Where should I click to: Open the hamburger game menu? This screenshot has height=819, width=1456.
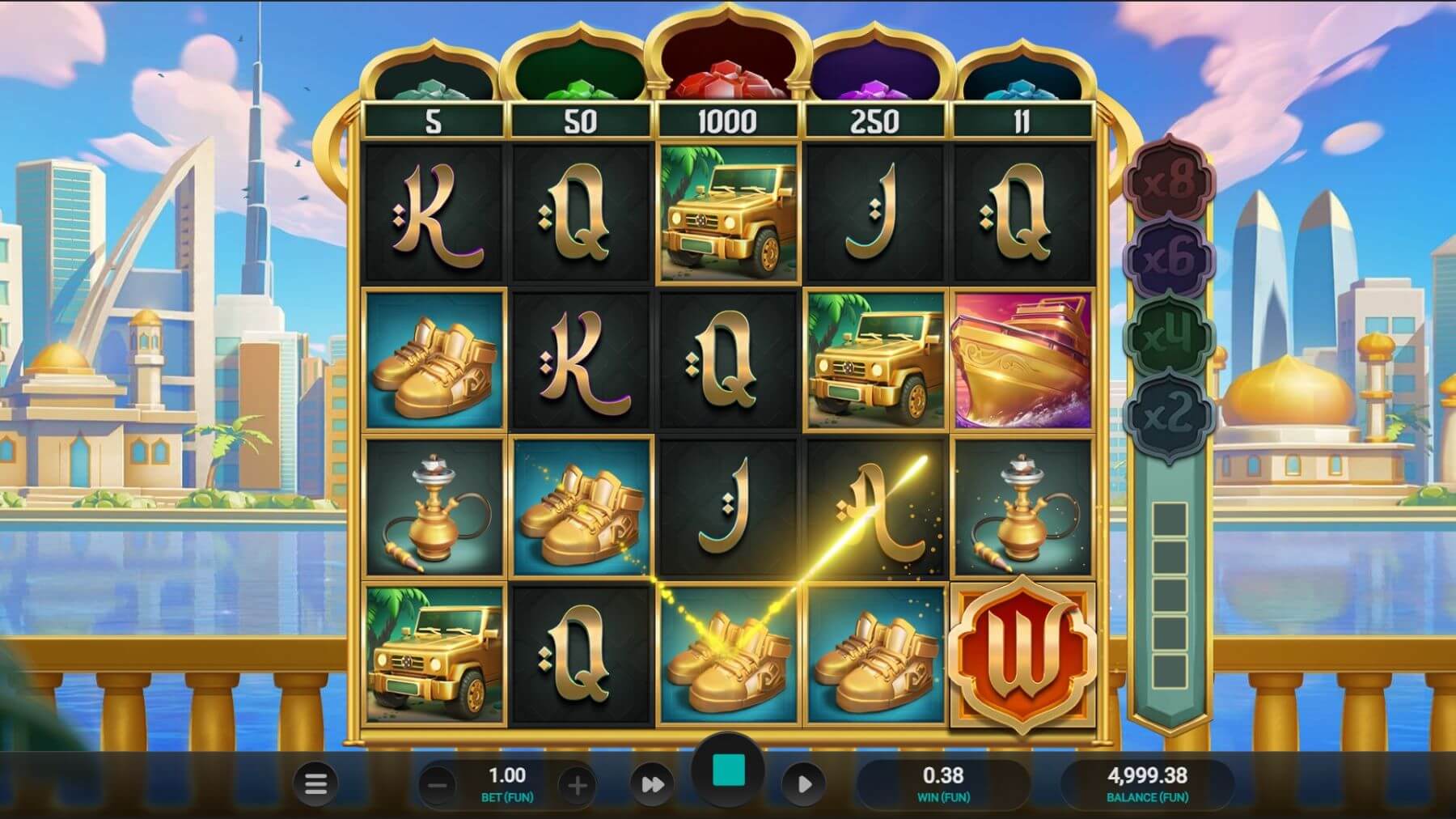315,783
